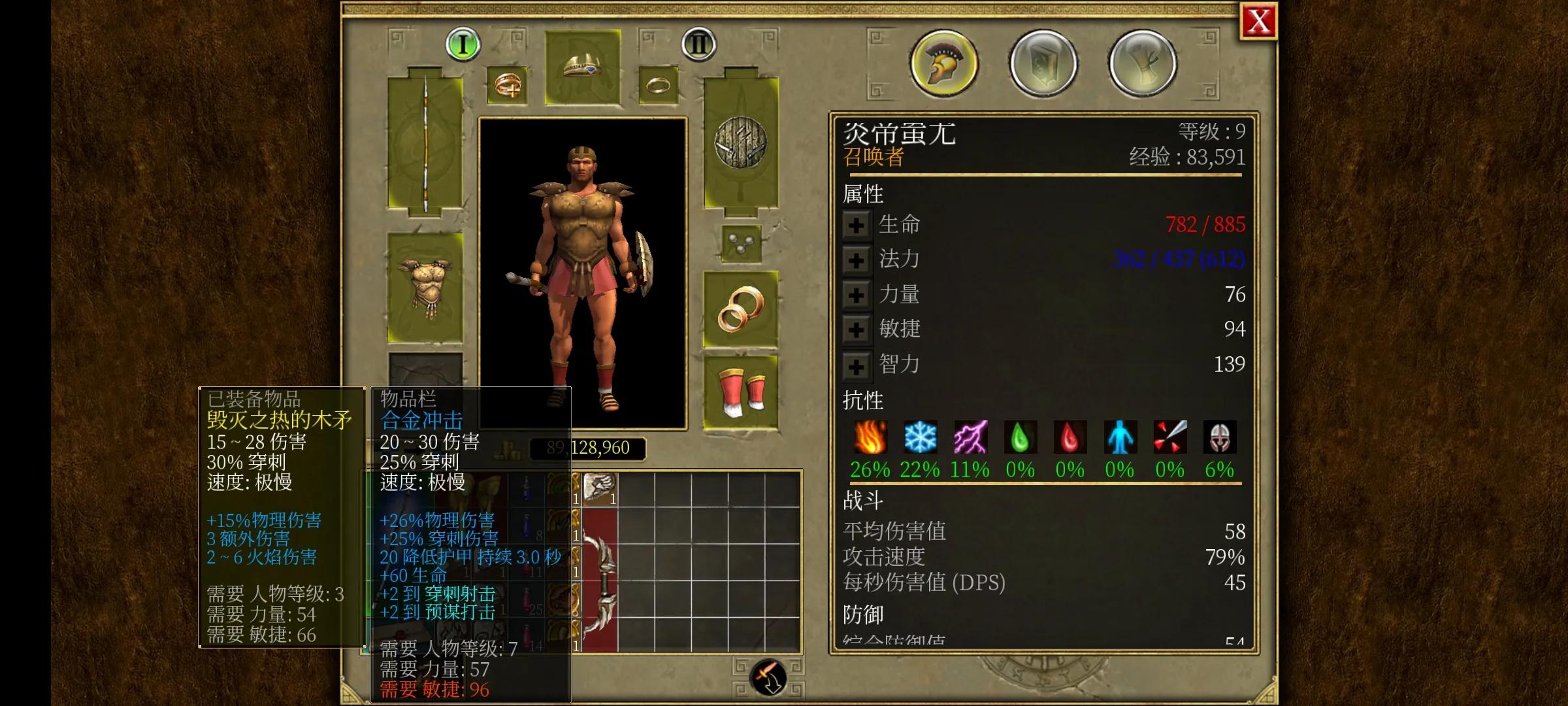The width and height of the screenshot is (1568, 706).
Task: Click the equipped wooden spear slot
Action: [x=425, y=144]
